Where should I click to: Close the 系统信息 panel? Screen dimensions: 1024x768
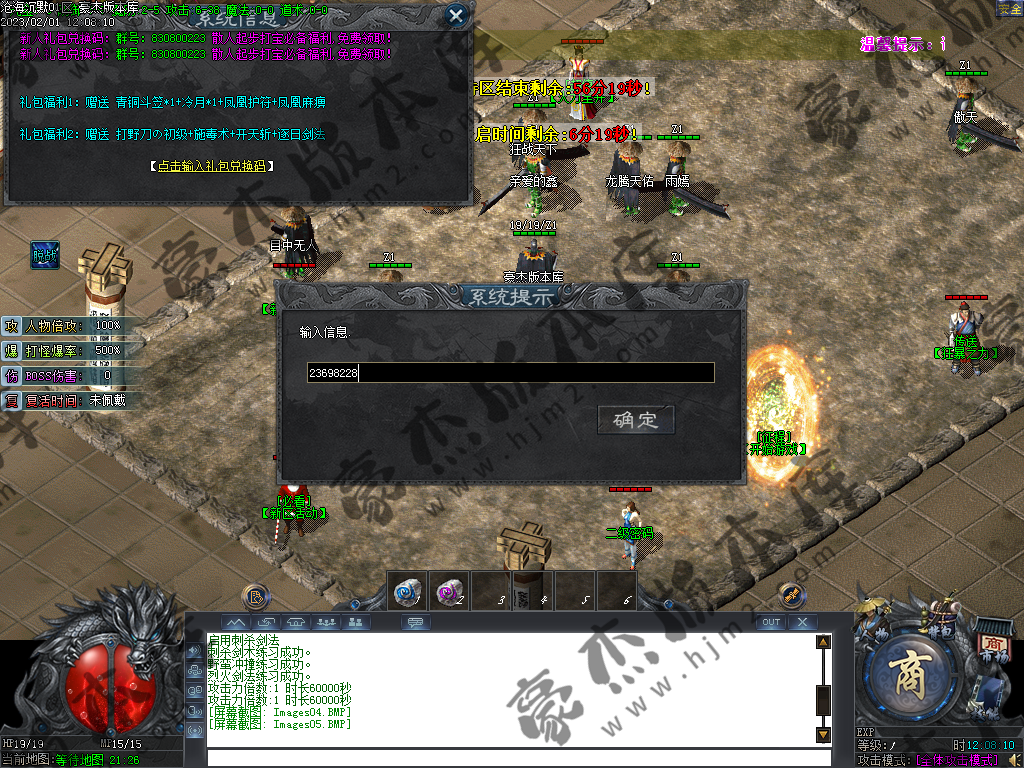pyautogui.click(x=456, y=15)
